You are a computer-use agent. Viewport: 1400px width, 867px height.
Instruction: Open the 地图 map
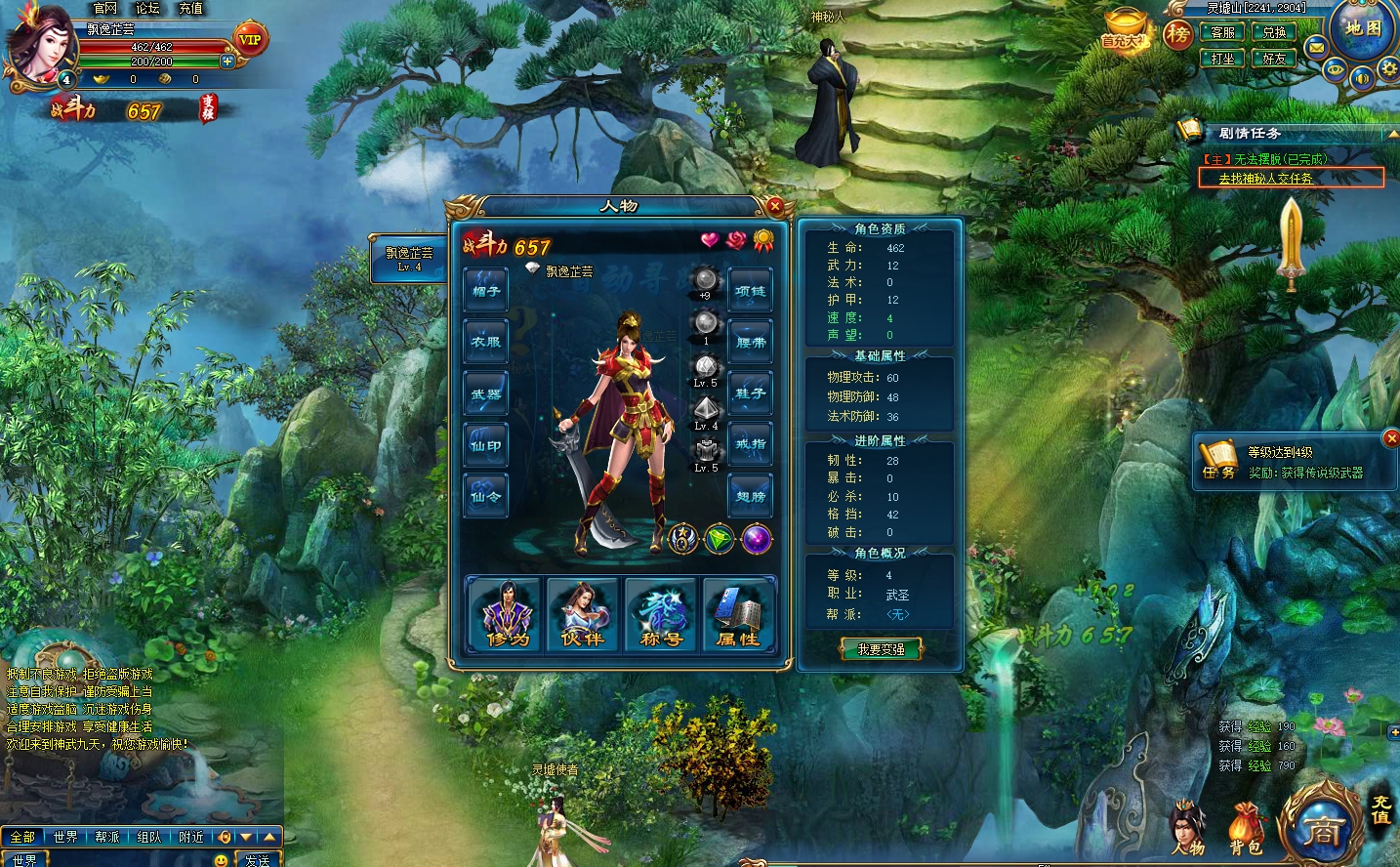[x=1363, y=29]
